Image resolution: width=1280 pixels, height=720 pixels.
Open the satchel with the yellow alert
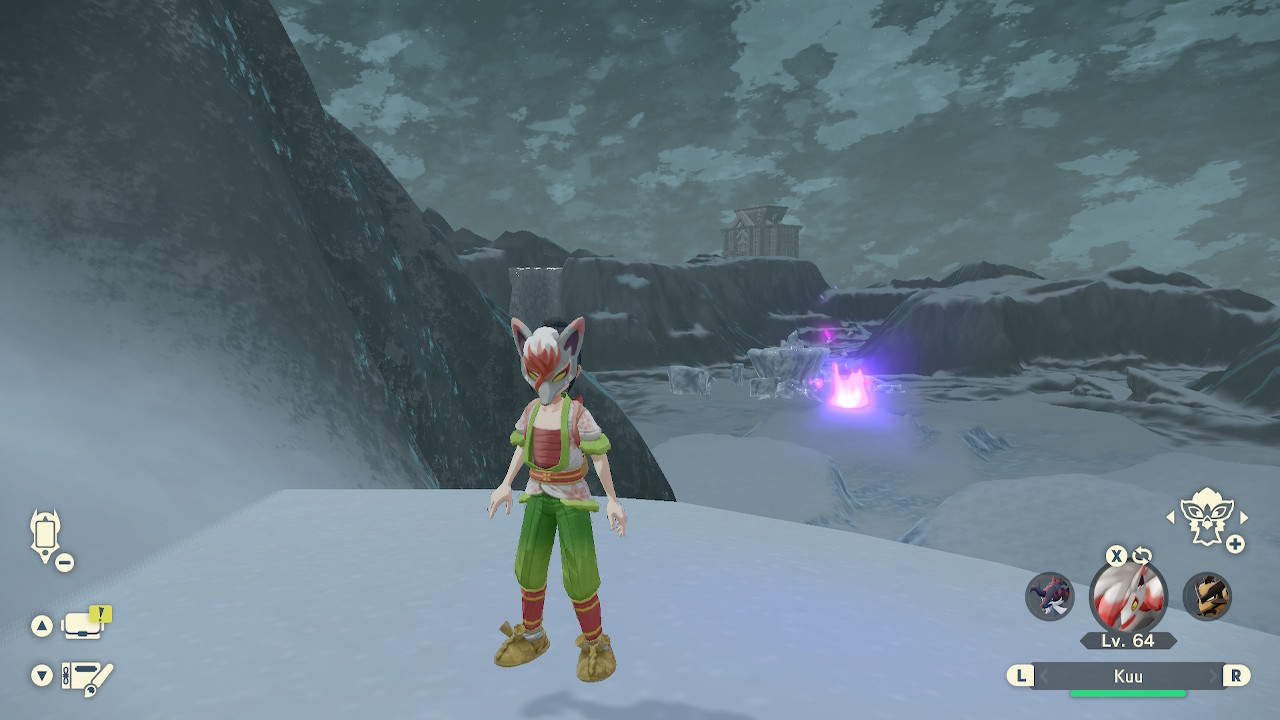[x=84, y=625]
